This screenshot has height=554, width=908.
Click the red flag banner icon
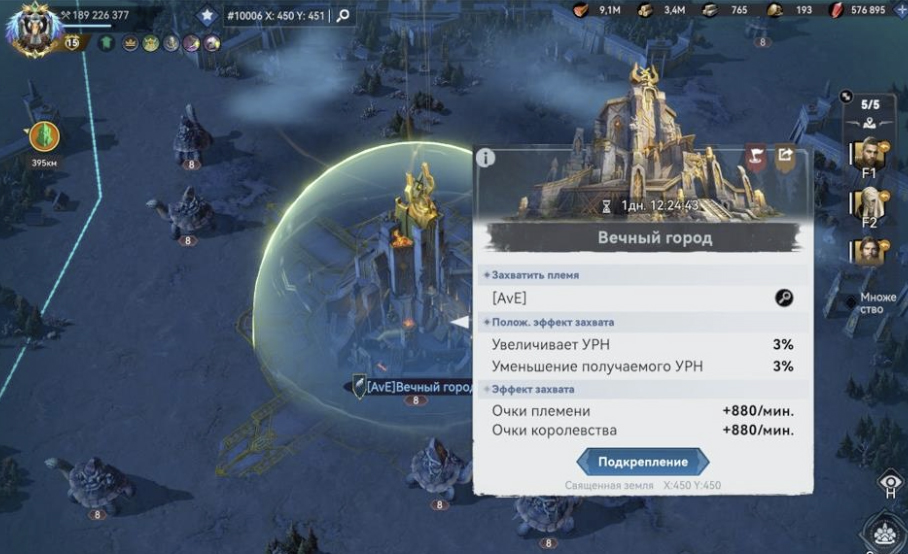[756, 156]
